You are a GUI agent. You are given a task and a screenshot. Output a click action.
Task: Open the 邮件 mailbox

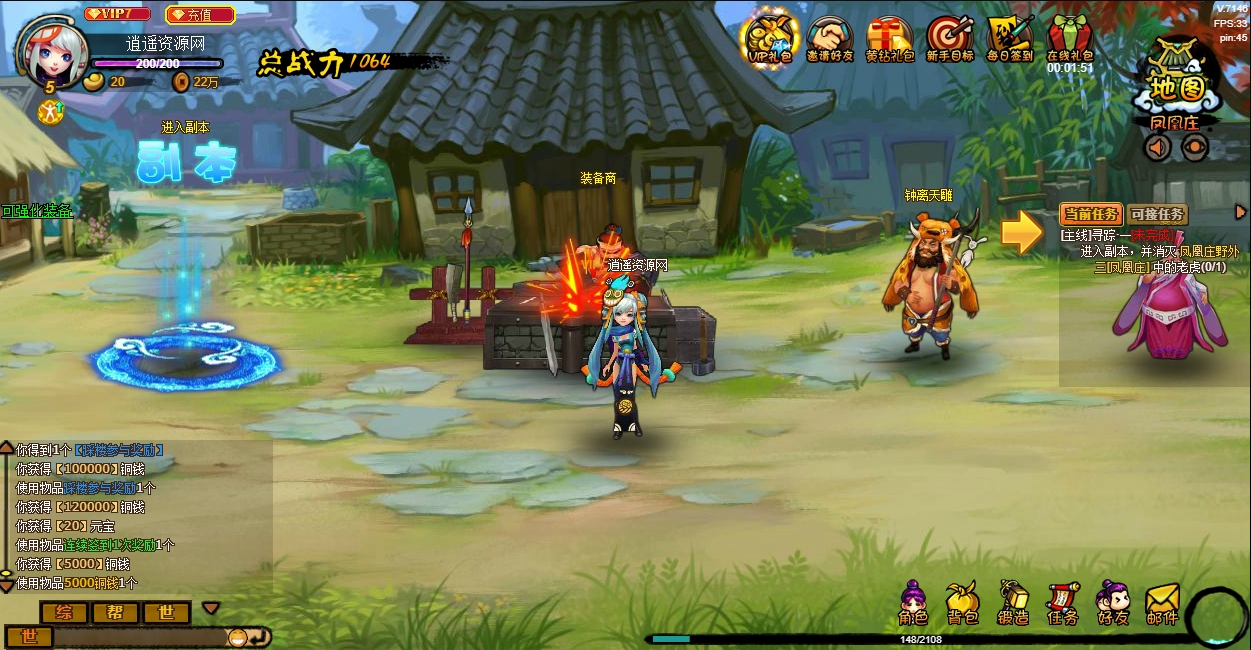tap(1162, 604)
